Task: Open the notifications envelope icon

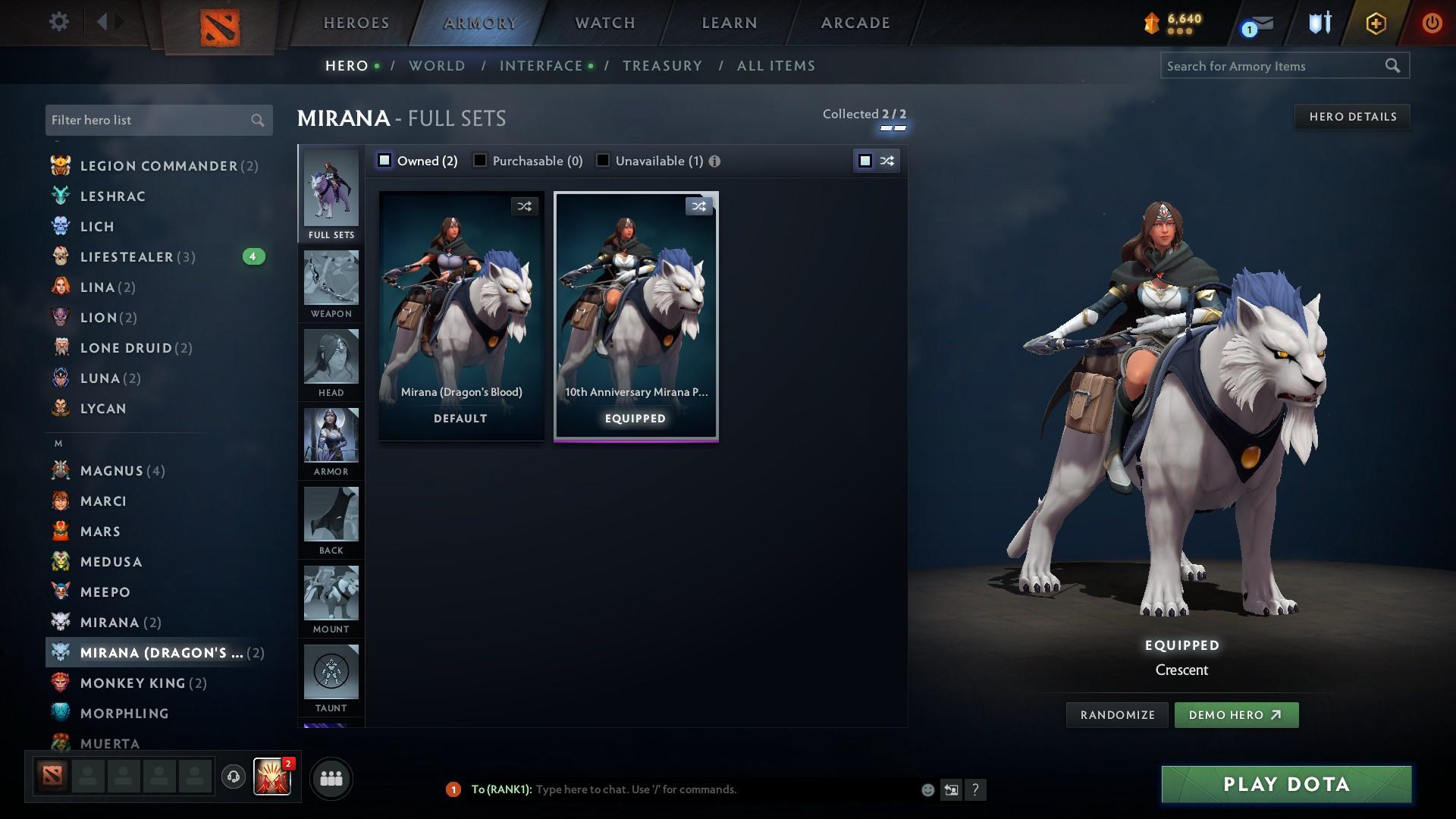Action: tap(1258, 23)
